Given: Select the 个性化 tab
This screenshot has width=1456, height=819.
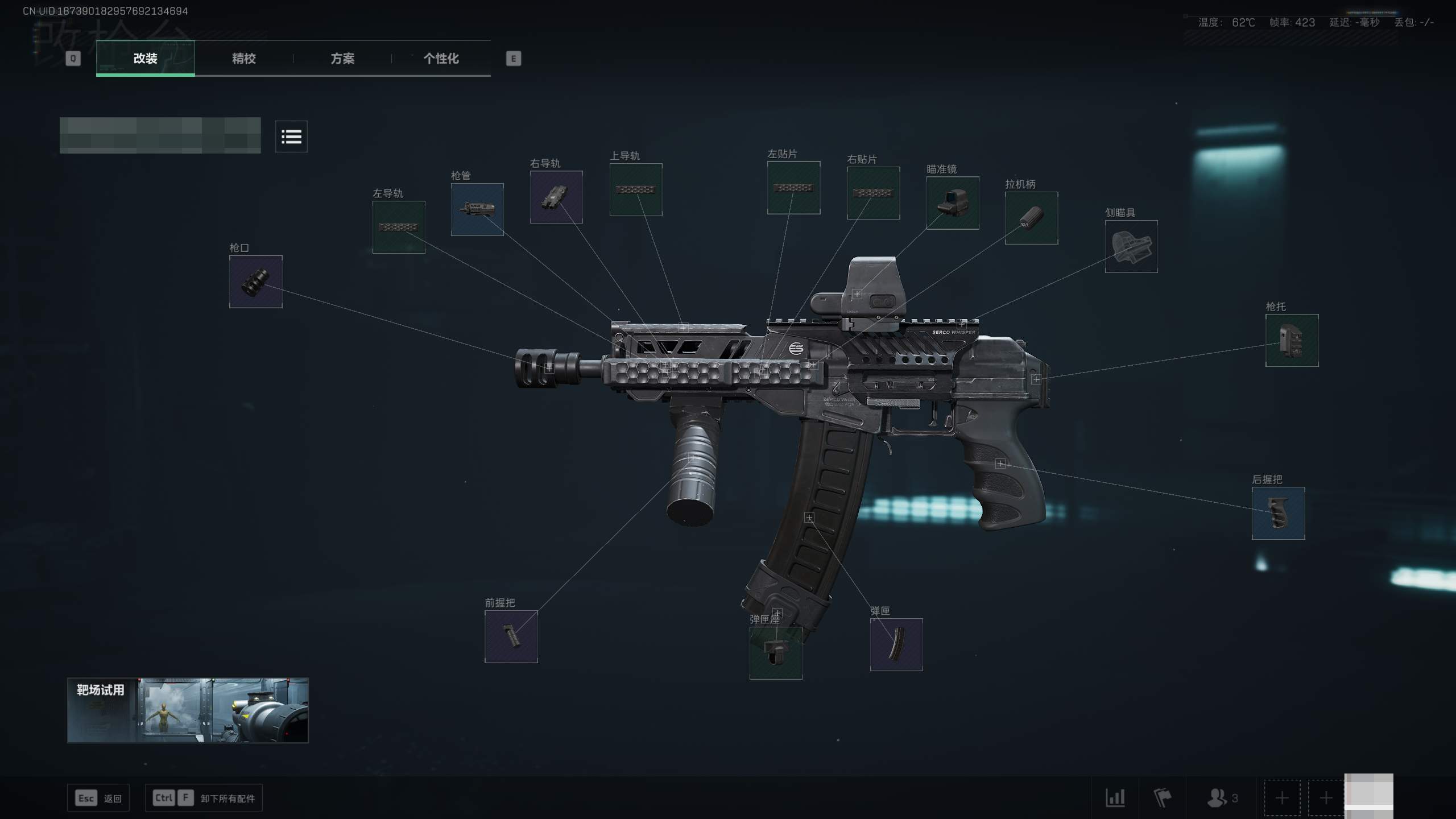Looking at the screenshot, I should (441, 59).
